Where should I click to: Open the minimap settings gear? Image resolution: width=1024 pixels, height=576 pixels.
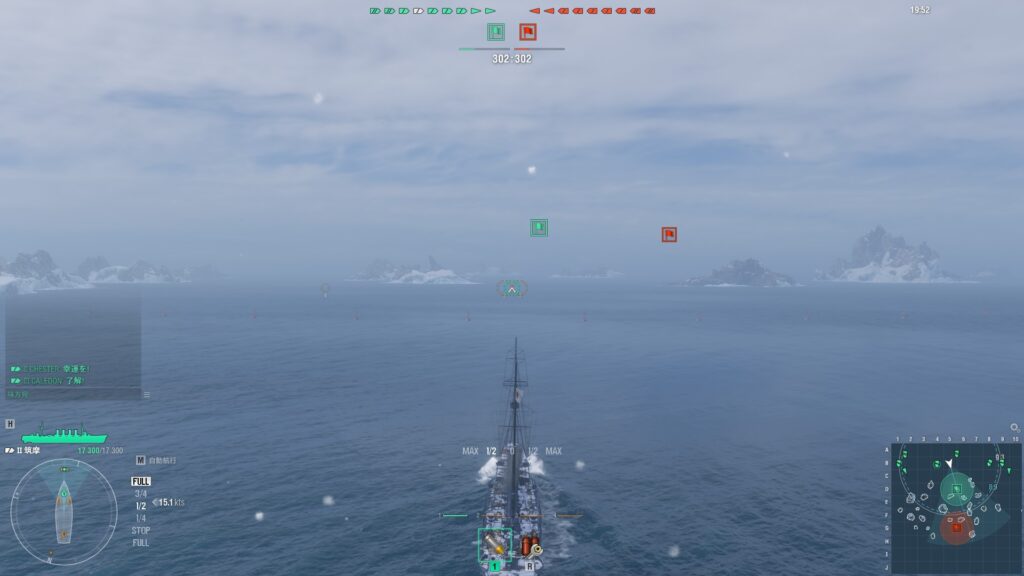1016,427
